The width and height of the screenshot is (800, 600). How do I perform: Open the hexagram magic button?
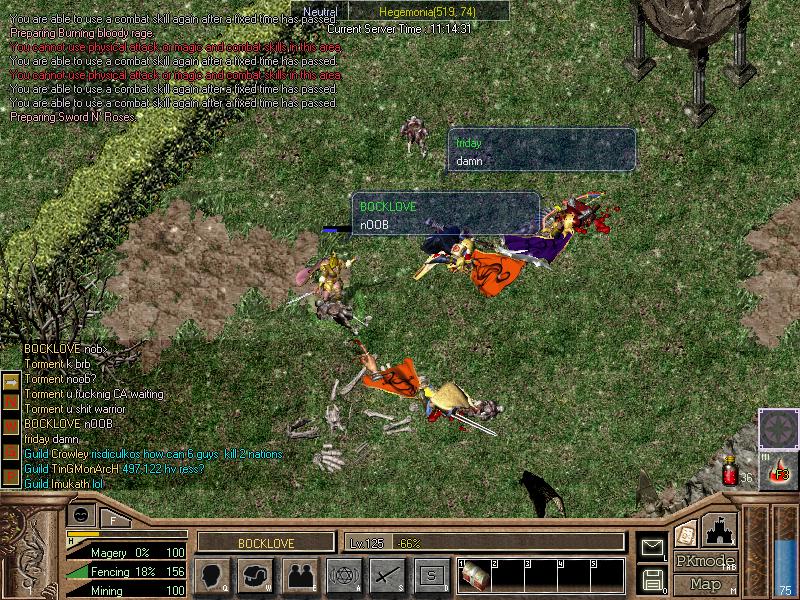click(343, 576)
